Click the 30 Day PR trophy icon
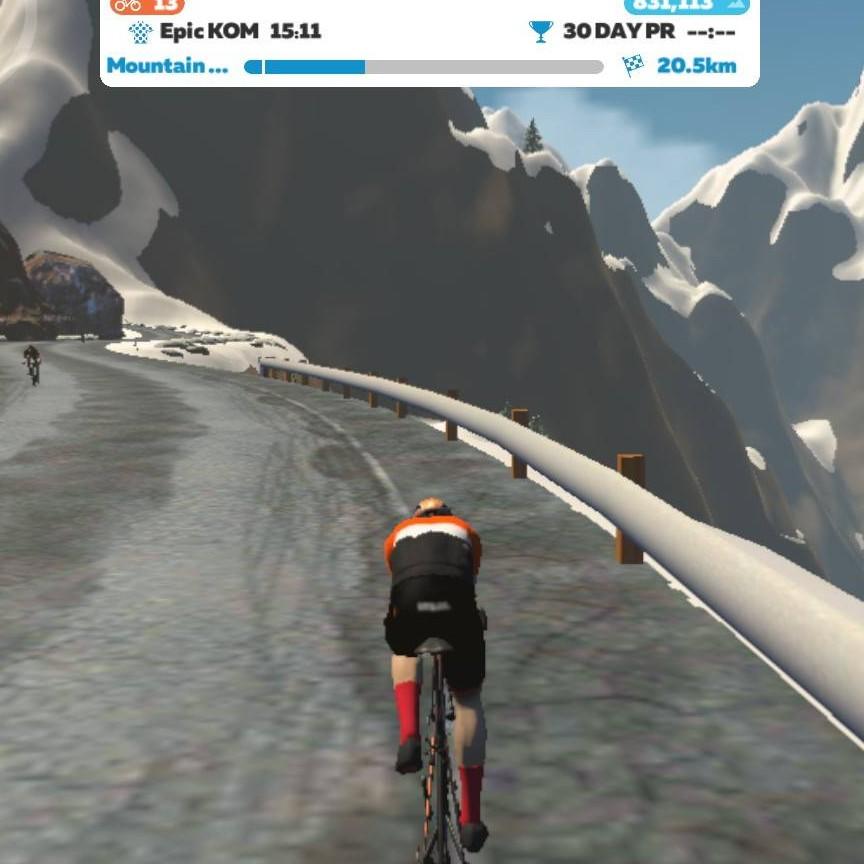This screenshot has width=864, height=864. point(540,31)
